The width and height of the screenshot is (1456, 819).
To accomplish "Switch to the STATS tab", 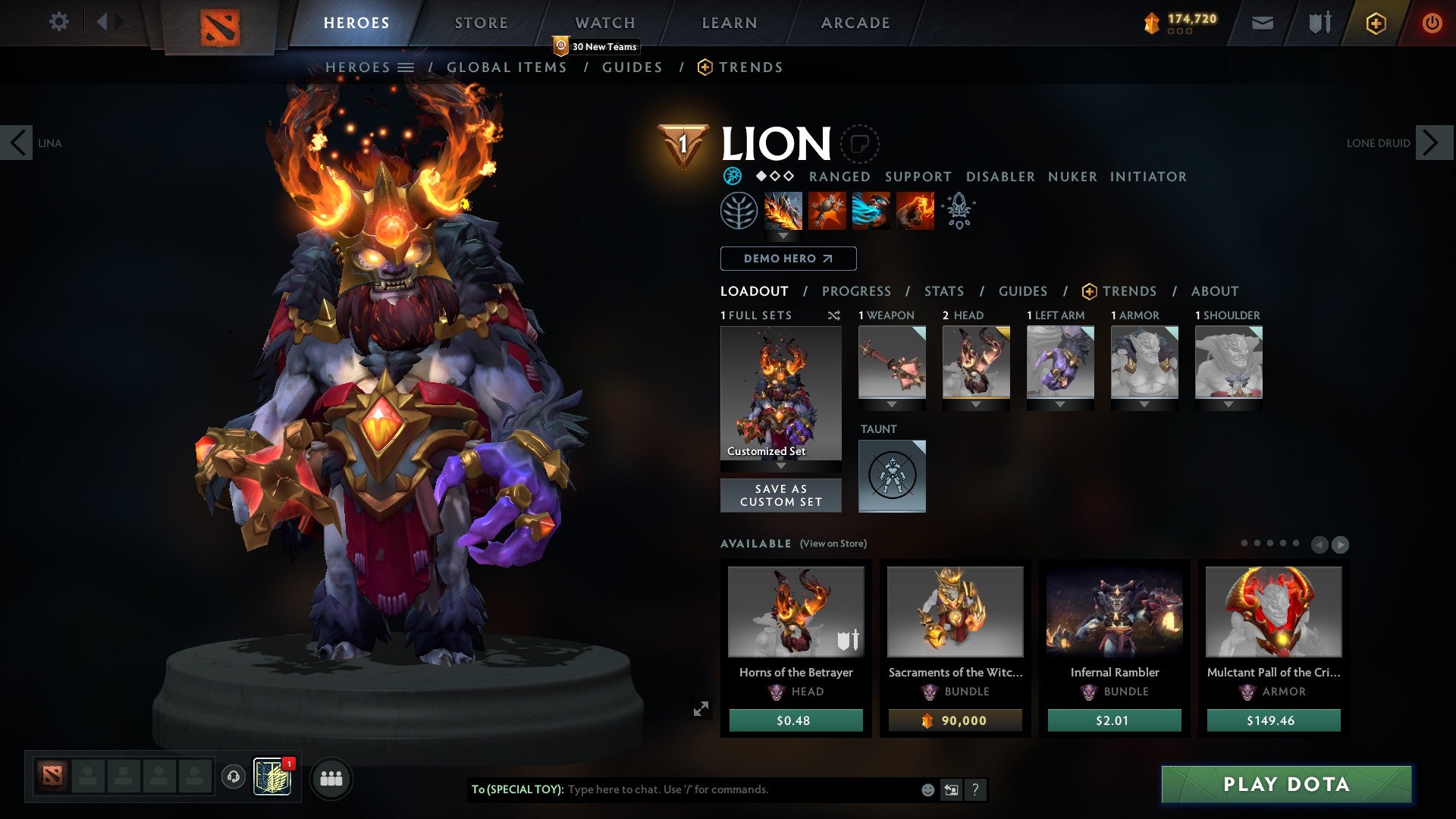I will pyautogui.click(x=943, y=290).
